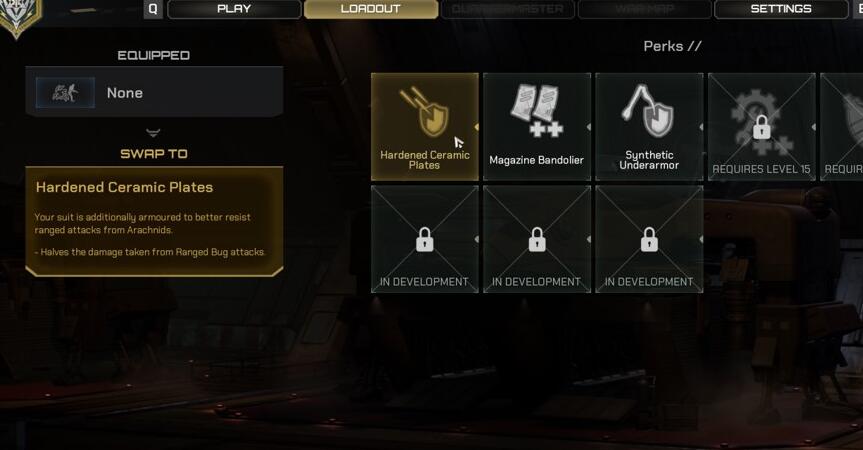
Task: Open the War Map tab
Action: pyautogui.click(x=644, y=9)
